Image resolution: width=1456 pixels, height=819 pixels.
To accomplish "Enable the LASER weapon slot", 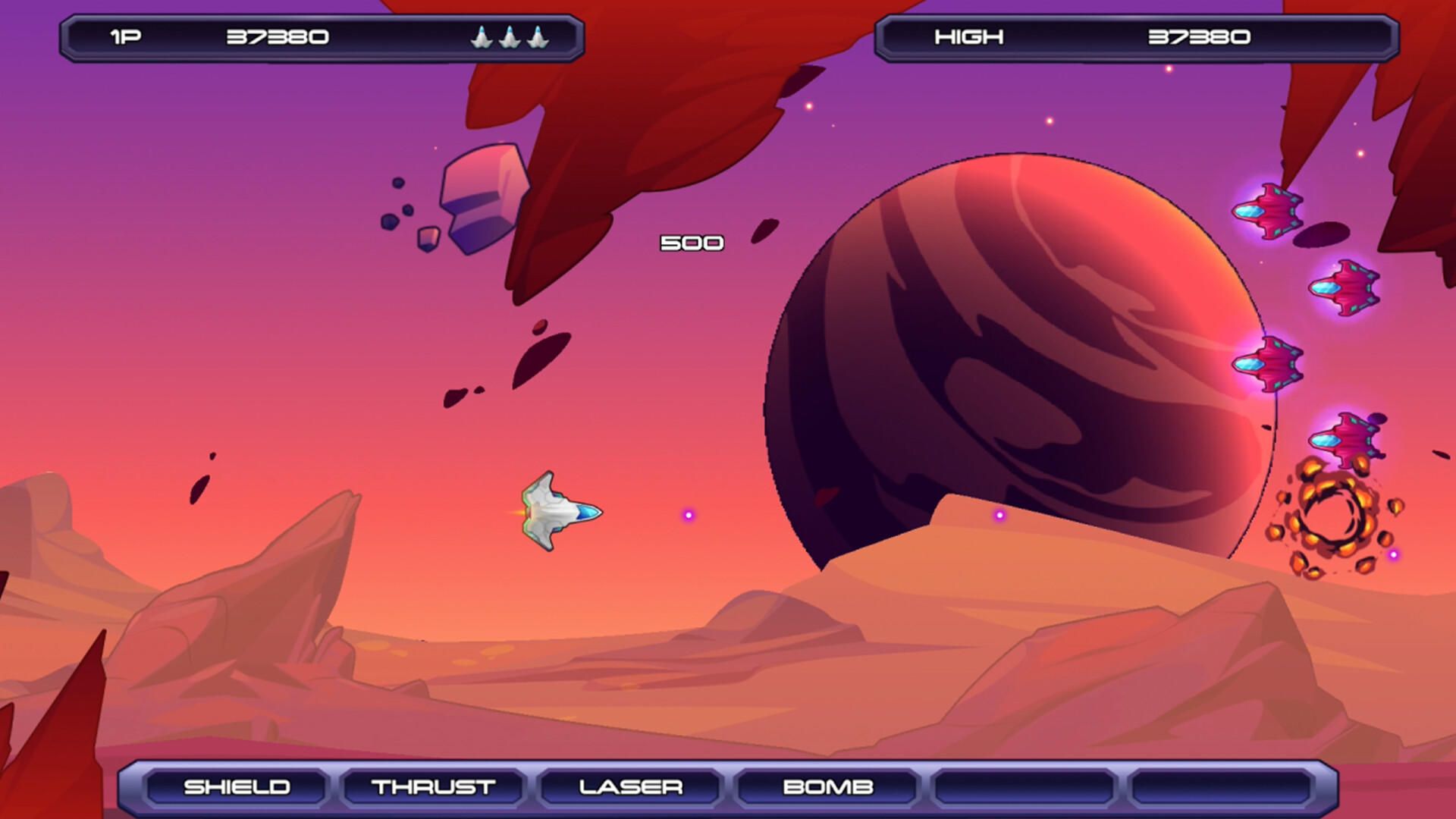I will [x=629, y=786].
